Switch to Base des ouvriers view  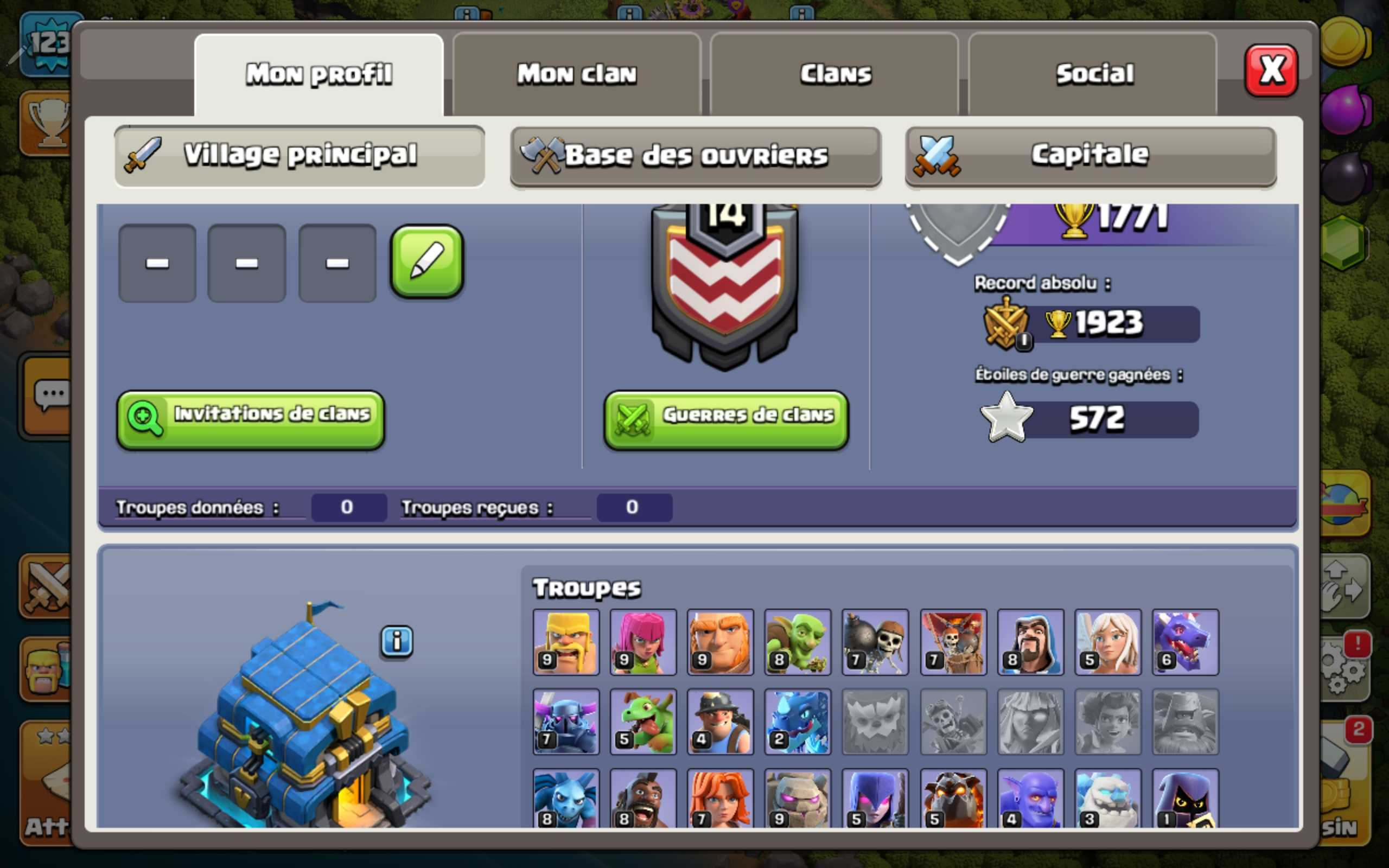(696, 156)
